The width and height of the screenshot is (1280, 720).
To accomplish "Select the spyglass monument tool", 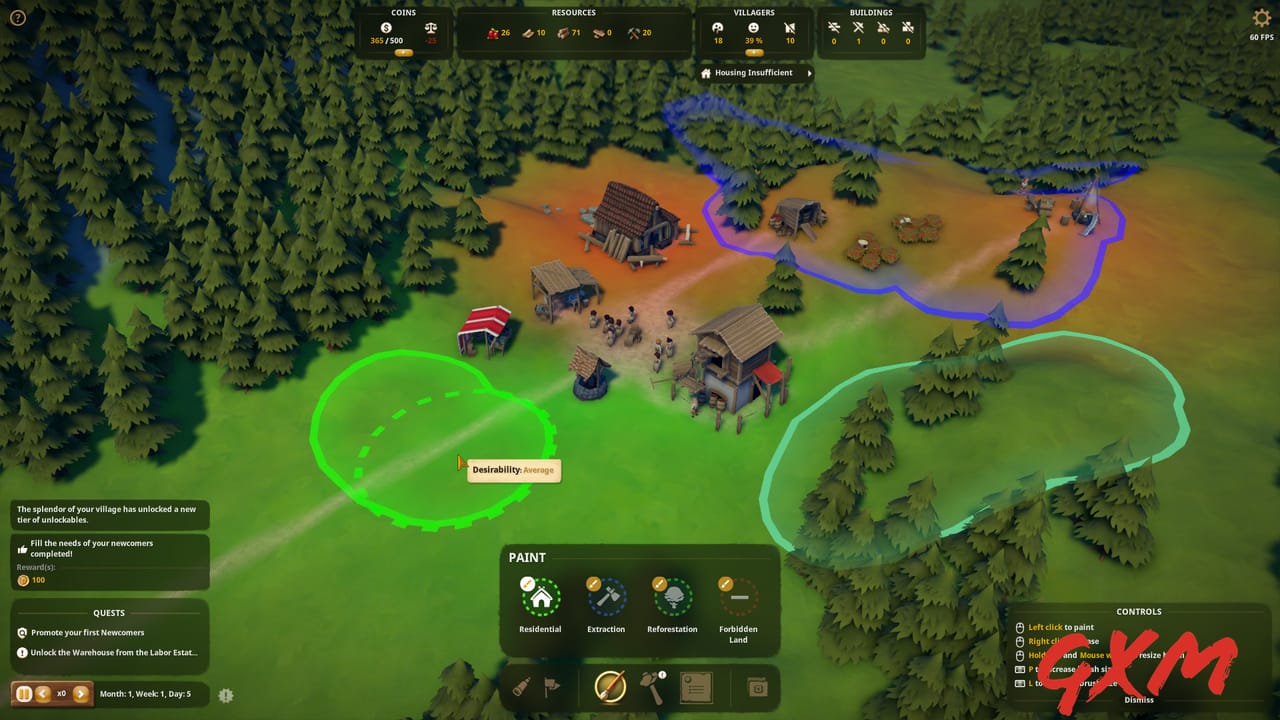I will (521, 687).
